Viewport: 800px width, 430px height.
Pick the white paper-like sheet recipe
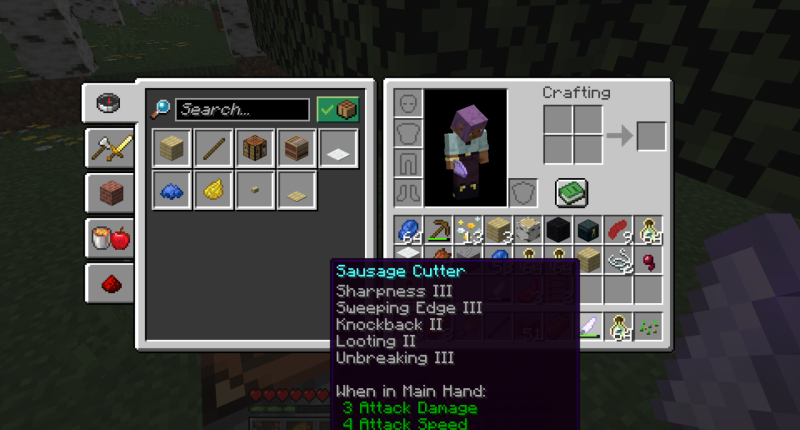point(337,149)
